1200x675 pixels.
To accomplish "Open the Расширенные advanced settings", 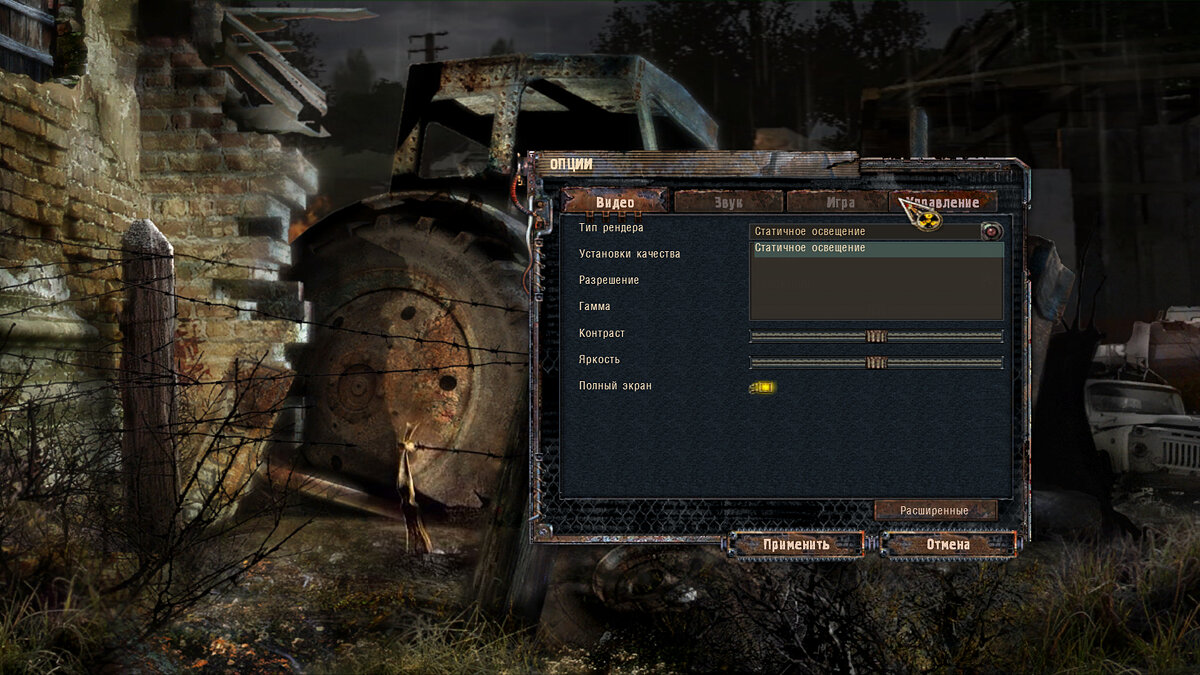I will (935, 510).
